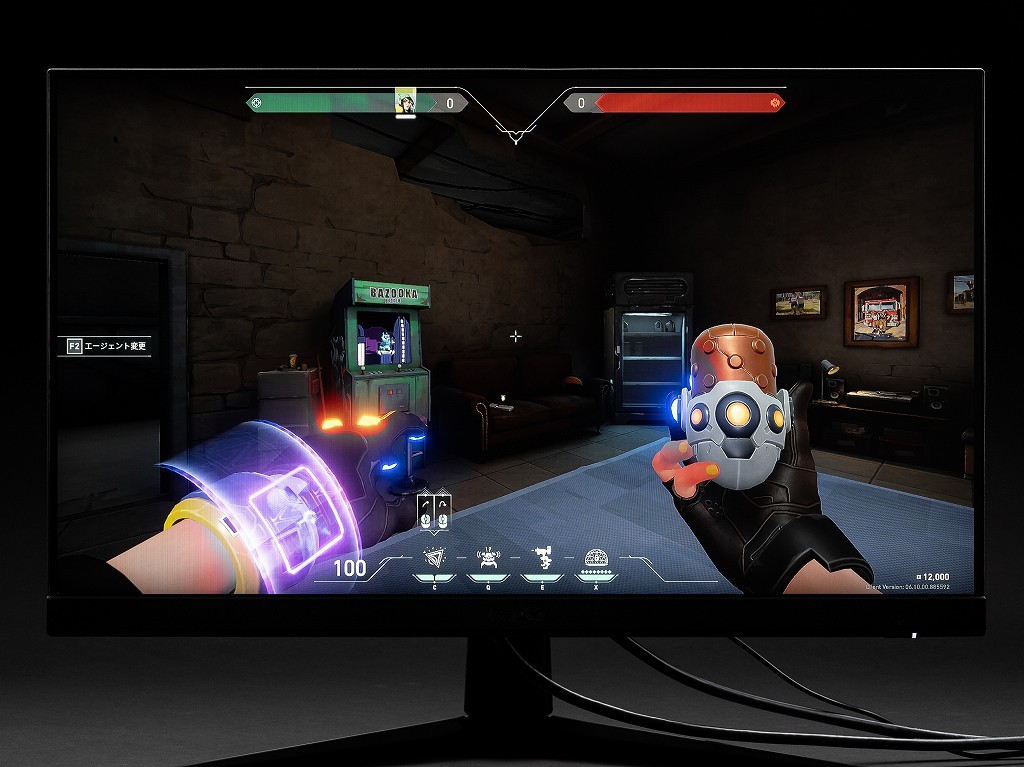
Task: Click the mouse-button throw mode hint icons
Action: click(x=434, y=510)
